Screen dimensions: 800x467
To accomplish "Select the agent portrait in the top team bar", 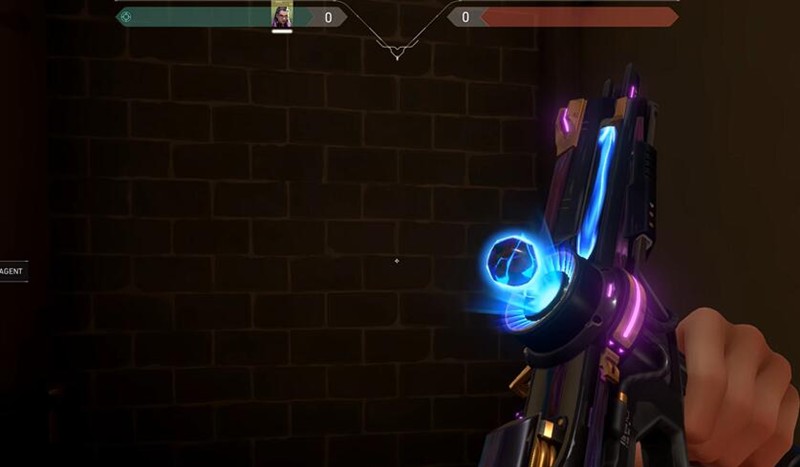I will click(x=281, y=15).
